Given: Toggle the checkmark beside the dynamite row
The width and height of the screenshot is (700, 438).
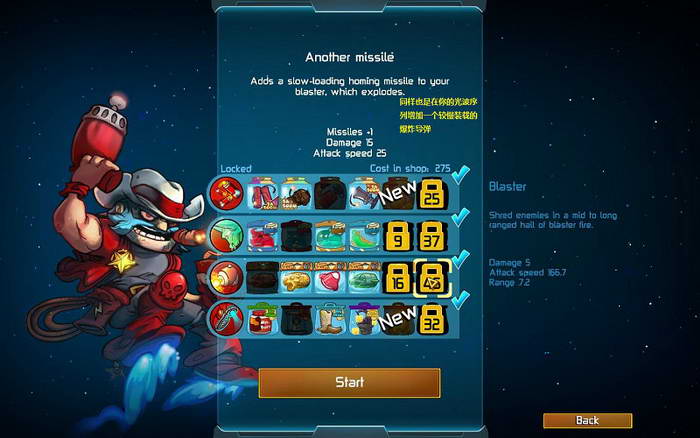Looking at the screenshot, I should click(x=460, y=177).
